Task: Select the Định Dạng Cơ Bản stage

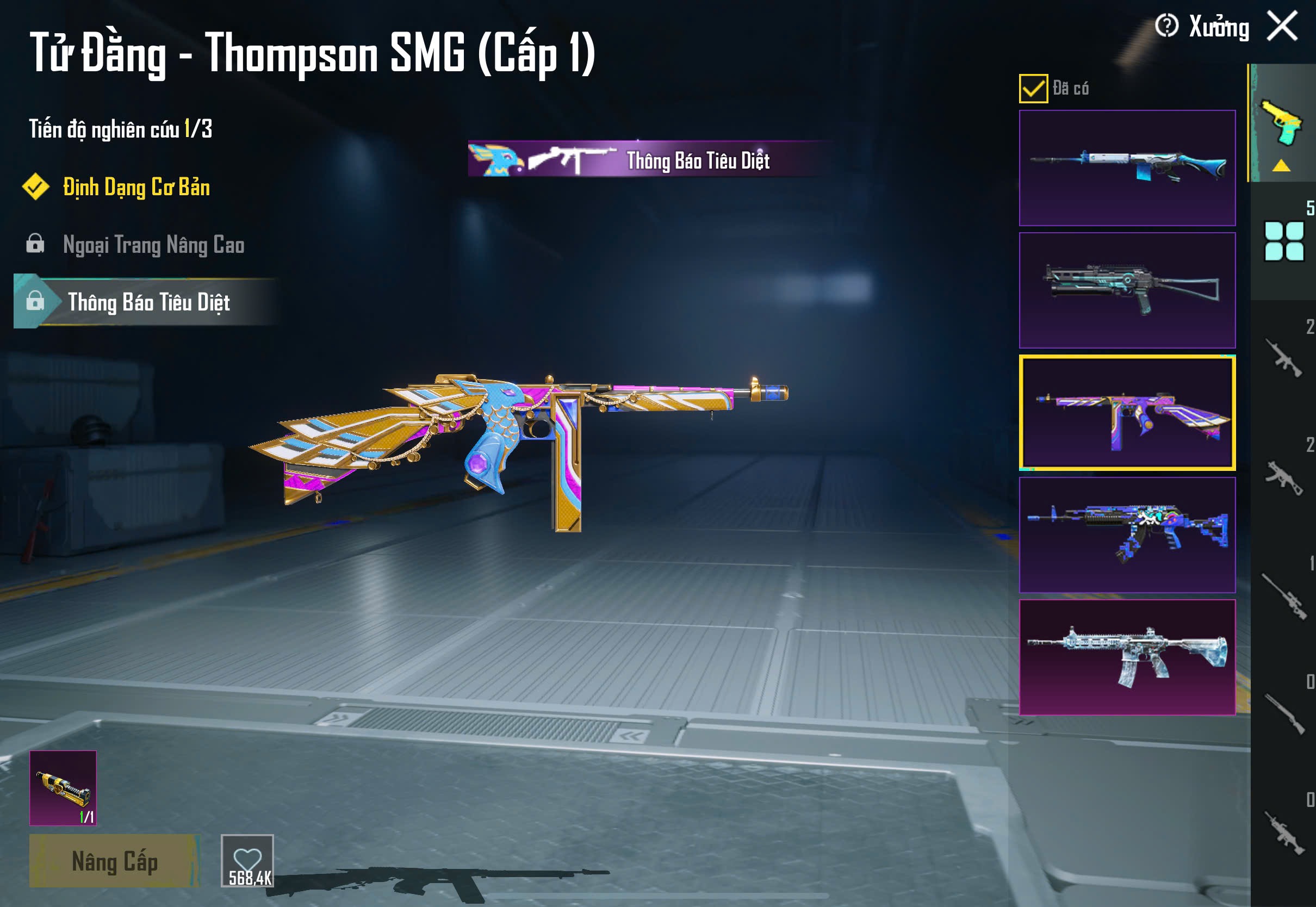Action: (136, 188)
